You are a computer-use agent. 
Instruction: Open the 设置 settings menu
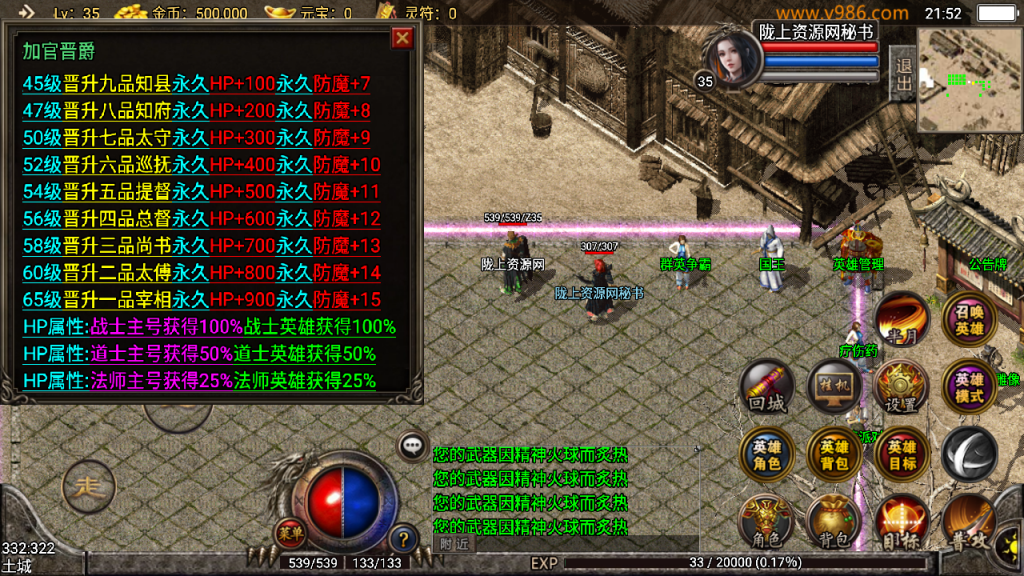coord(901,388)
